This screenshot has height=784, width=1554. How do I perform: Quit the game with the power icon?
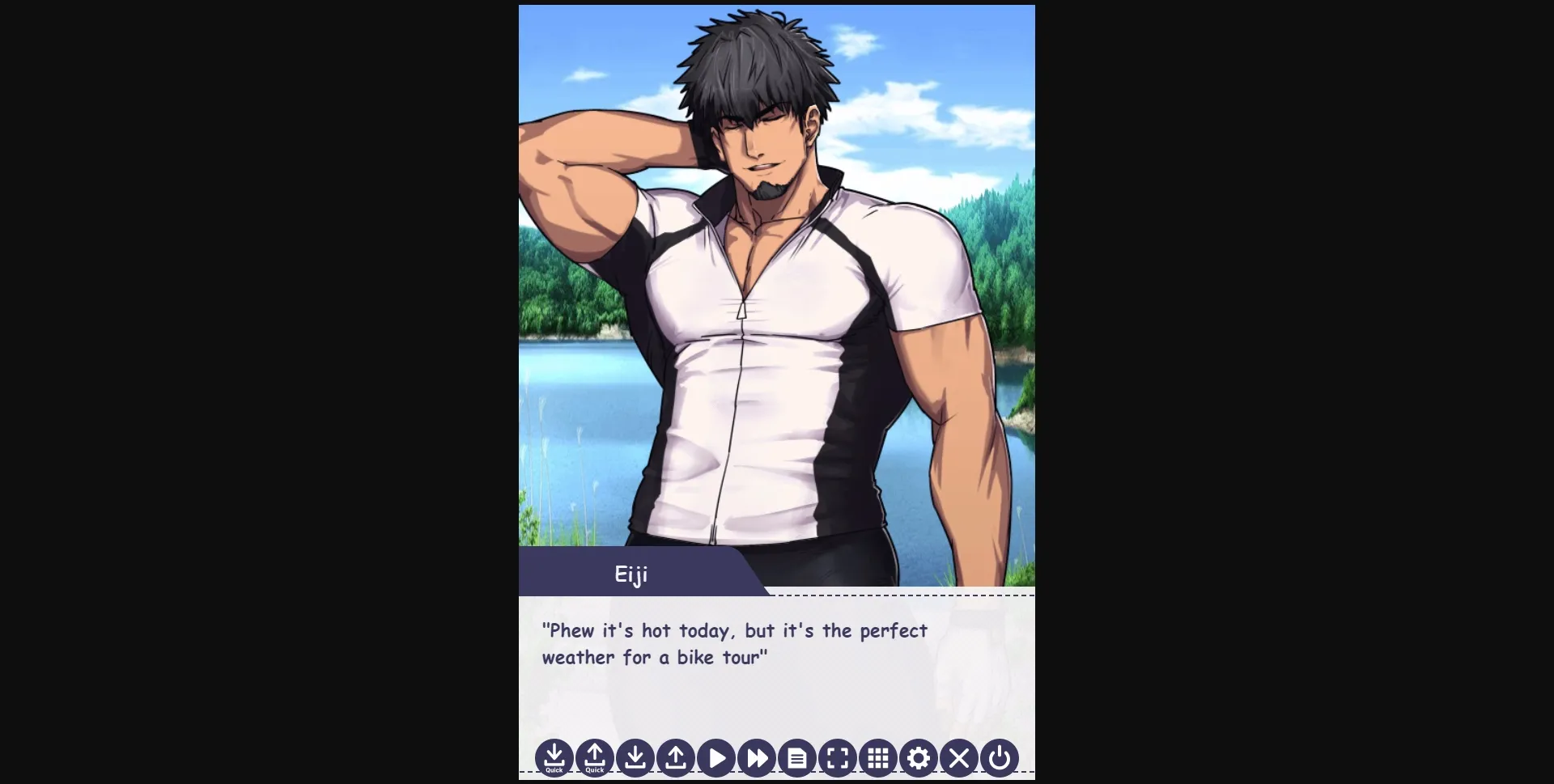999,758
